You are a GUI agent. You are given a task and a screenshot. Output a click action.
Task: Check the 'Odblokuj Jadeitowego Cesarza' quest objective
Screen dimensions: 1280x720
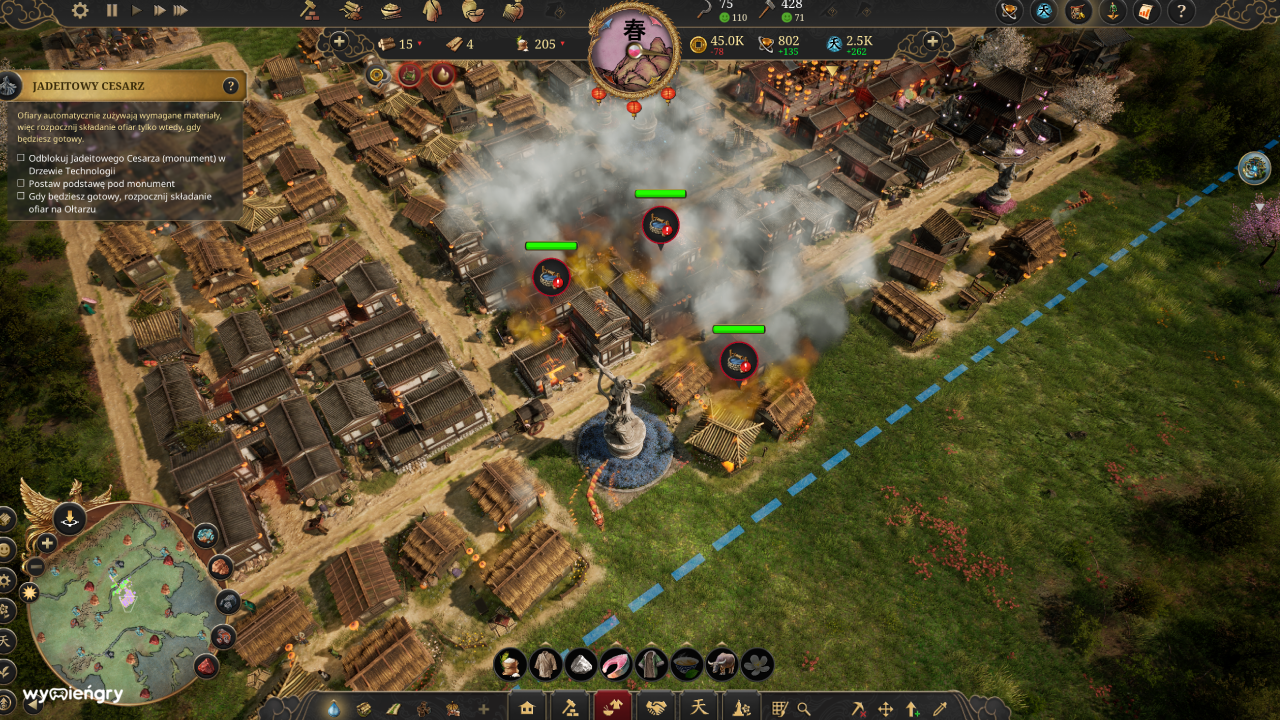20,157
